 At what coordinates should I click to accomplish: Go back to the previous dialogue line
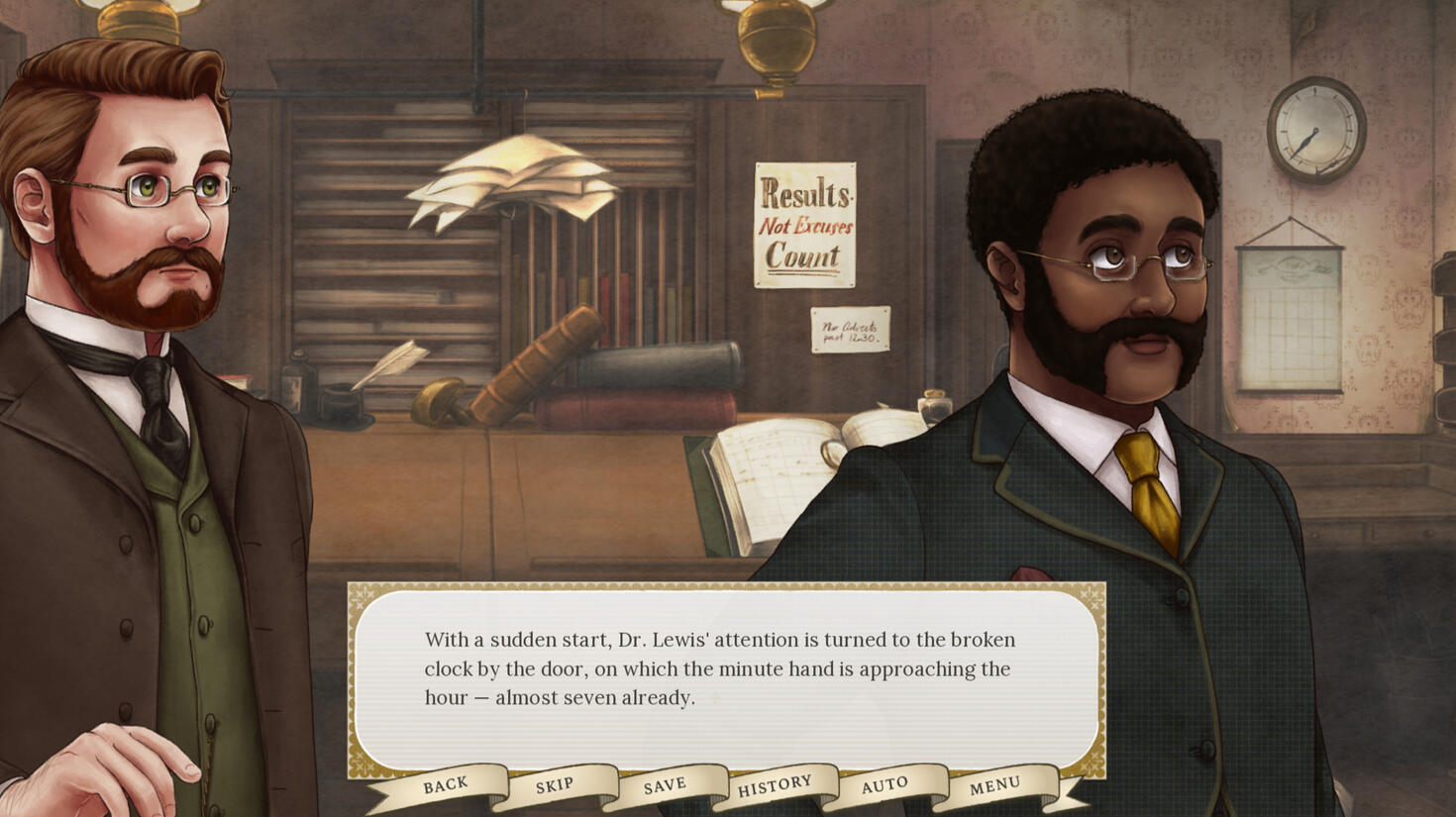click(x=446, y=785)
